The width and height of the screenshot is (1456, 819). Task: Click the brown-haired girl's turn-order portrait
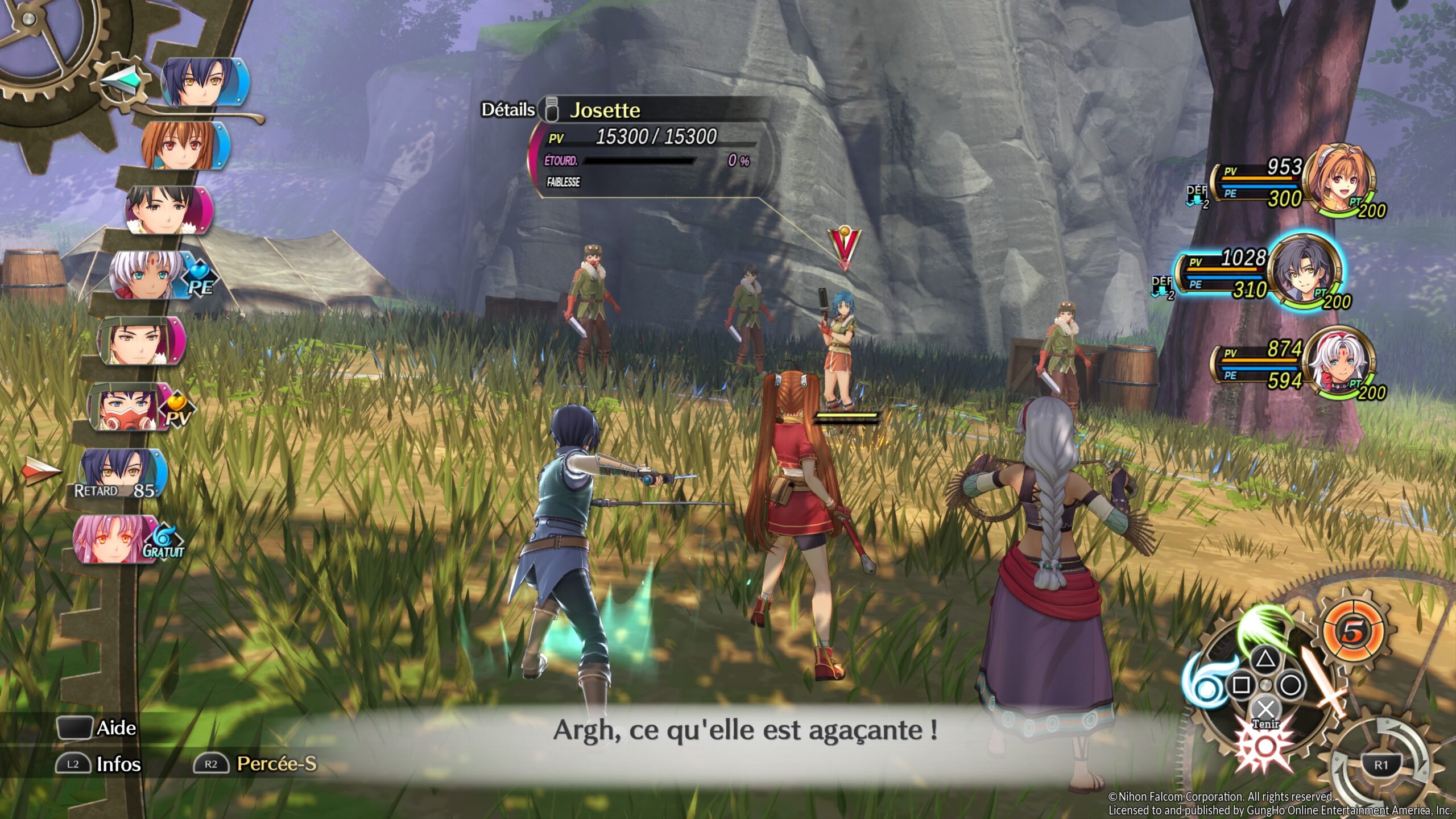tap(183, 146)
